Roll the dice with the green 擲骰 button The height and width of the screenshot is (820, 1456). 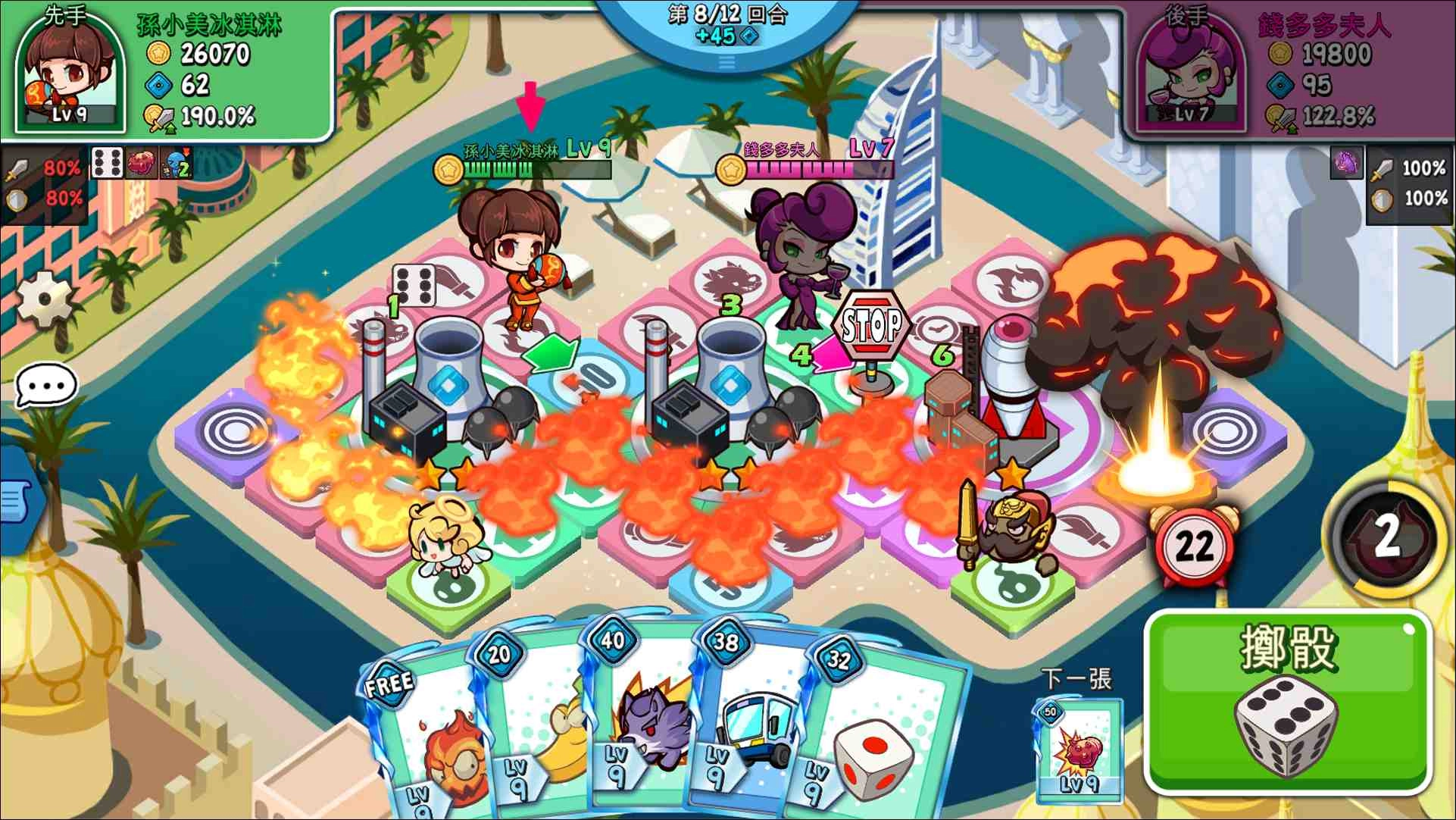point(1287,702)
